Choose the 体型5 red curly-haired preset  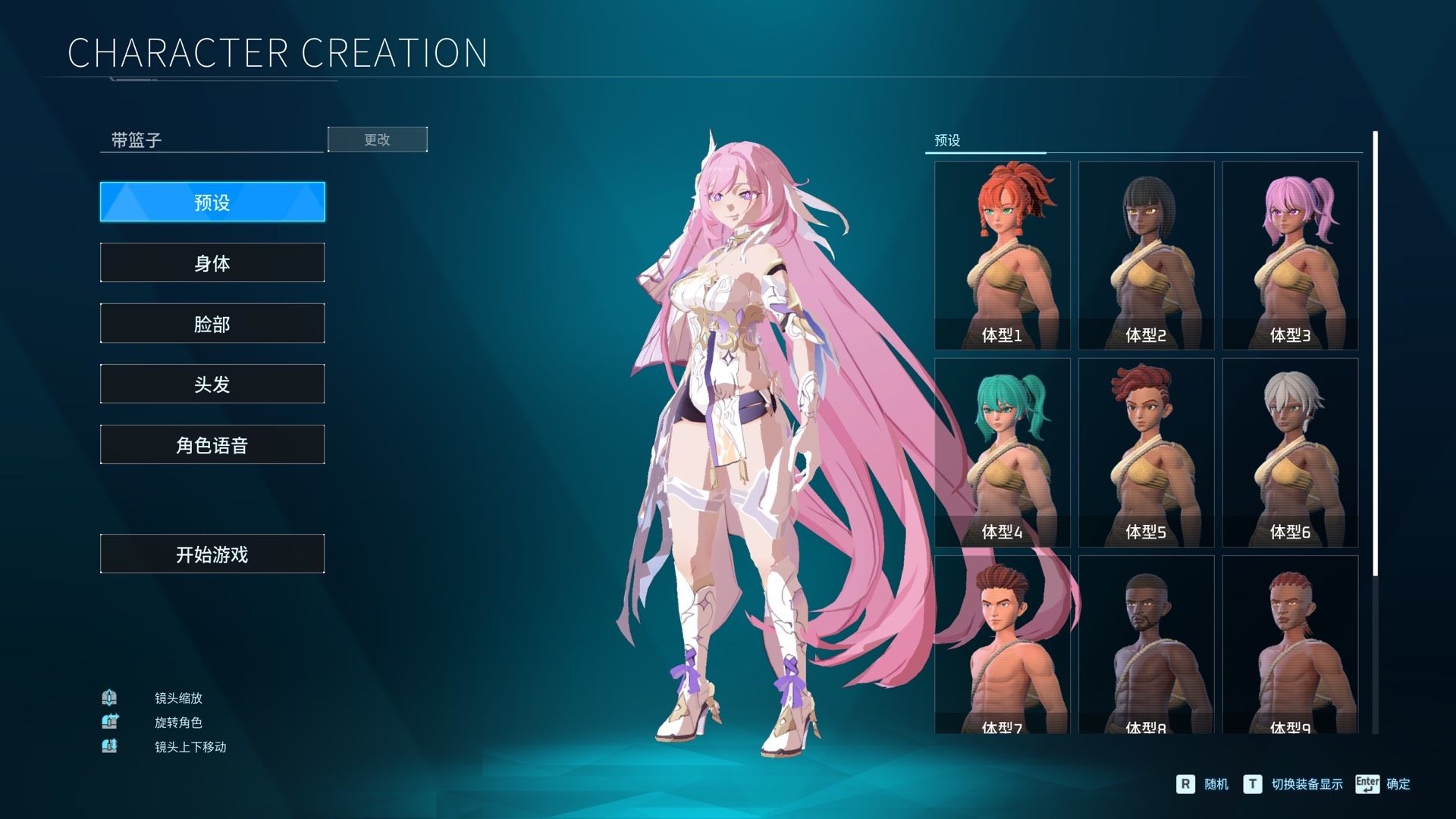click(x=1146, y=452)
